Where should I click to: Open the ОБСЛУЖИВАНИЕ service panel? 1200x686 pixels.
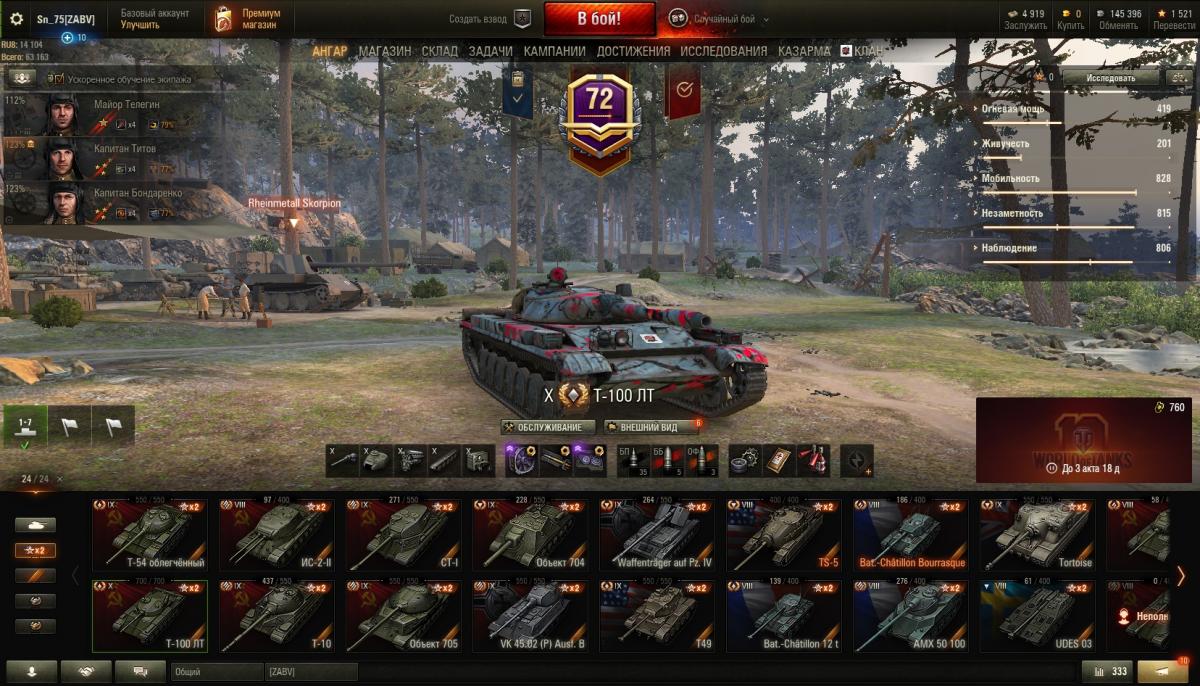point(548,427)
